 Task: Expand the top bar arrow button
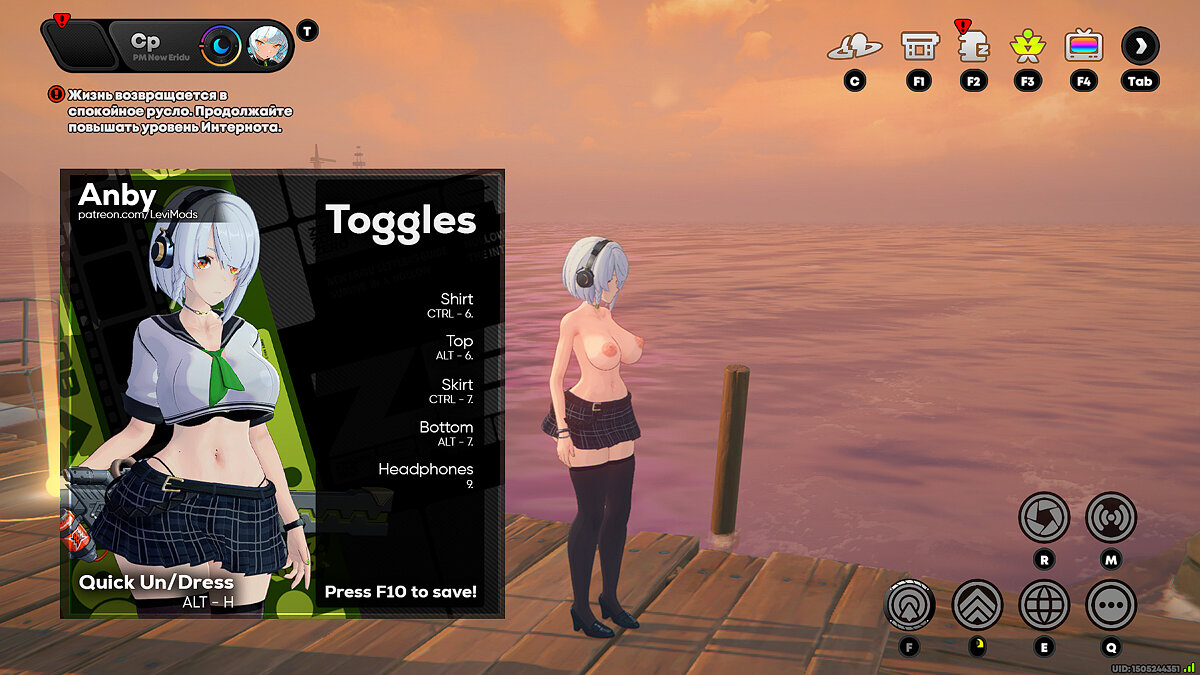[x=1140, y=45]
